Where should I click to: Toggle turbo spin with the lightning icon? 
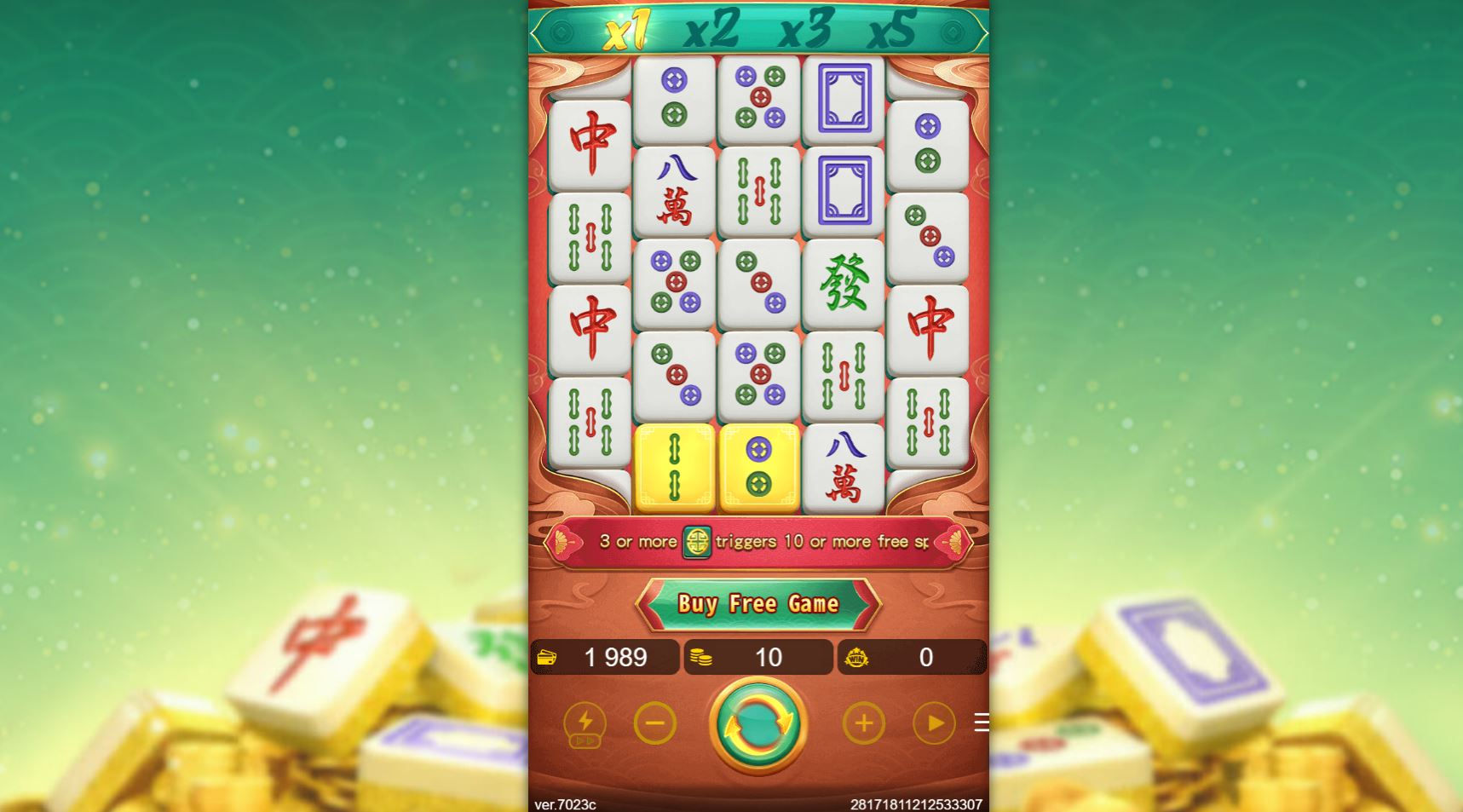coord(585,723)
